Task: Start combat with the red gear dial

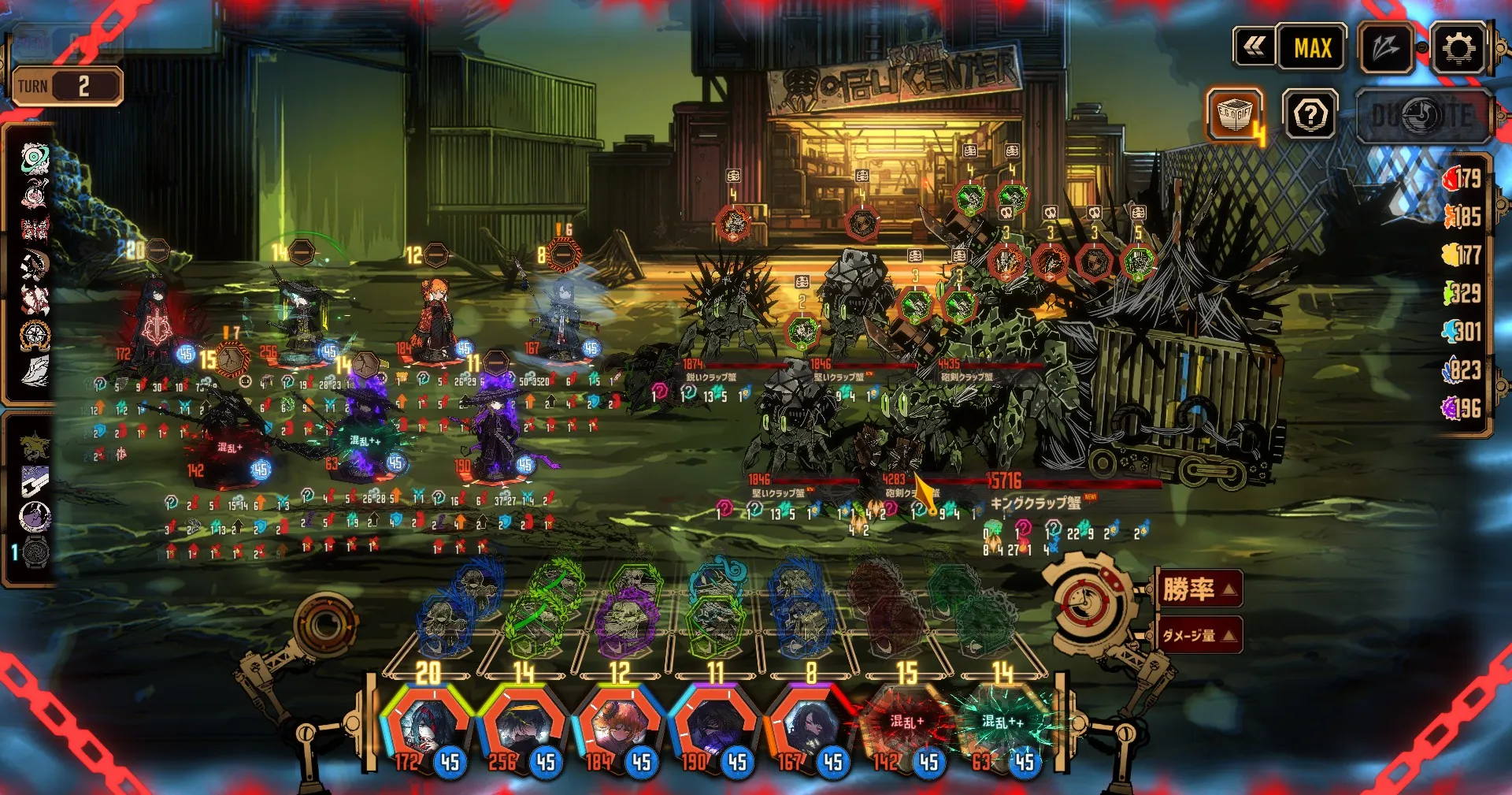Action: [1091, 603]
